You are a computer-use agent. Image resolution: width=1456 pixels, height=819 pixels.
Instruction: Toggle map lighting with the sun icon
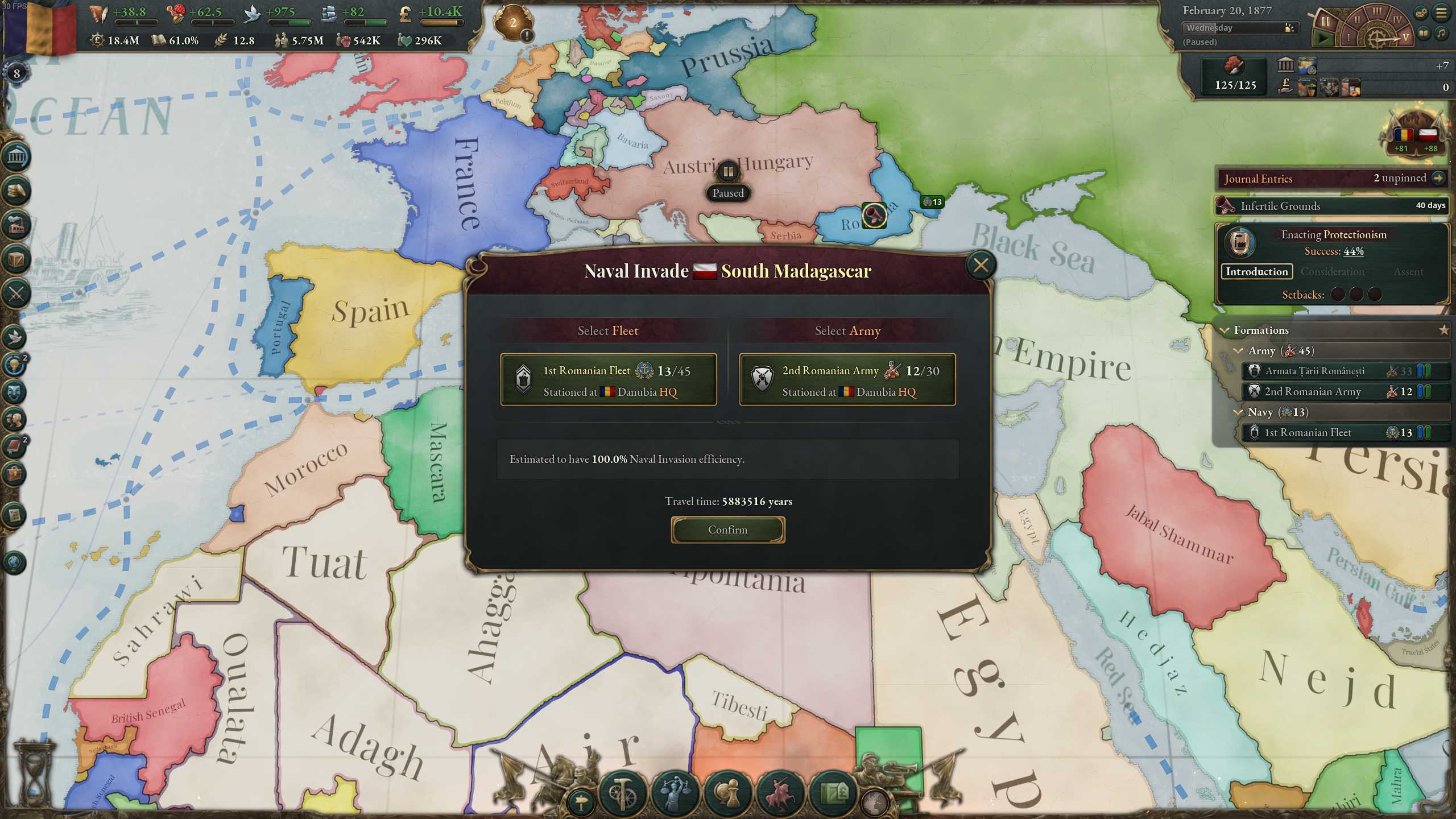[1289, 27]
